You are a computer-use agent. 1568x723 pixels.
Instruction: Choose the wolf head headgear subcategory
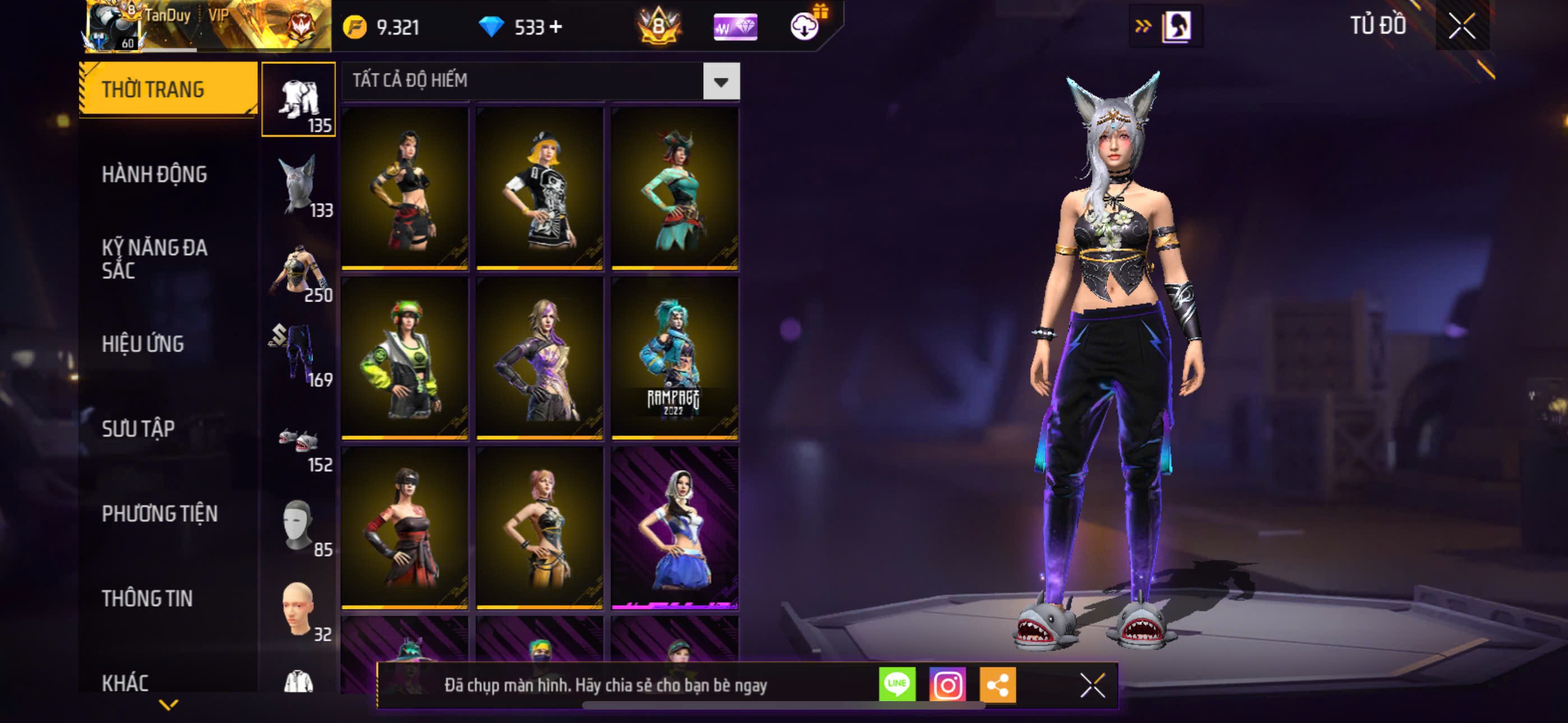pos(298,185)
